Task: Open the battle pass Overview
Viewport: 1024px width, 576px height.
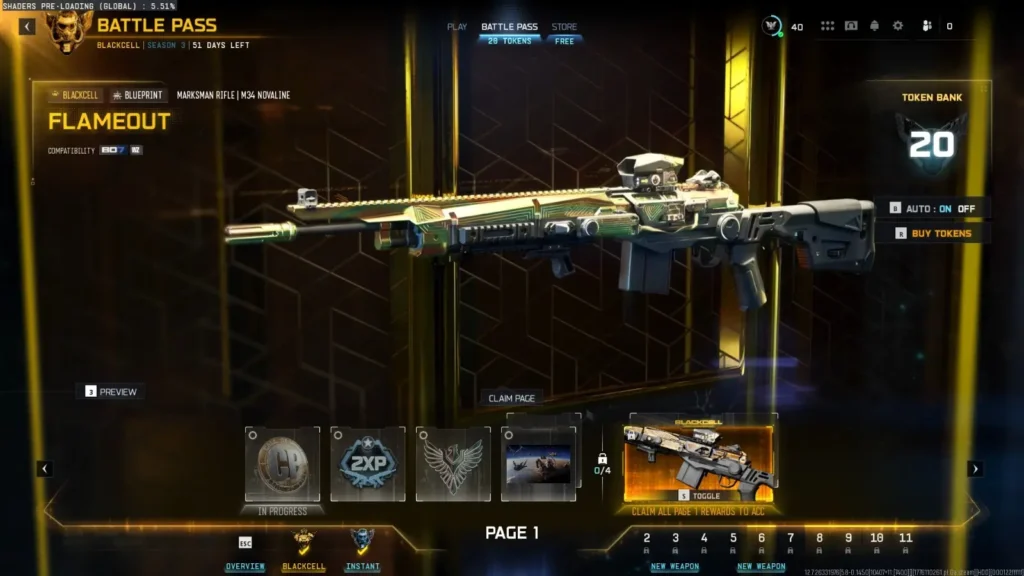Action: tap(245, 550)
